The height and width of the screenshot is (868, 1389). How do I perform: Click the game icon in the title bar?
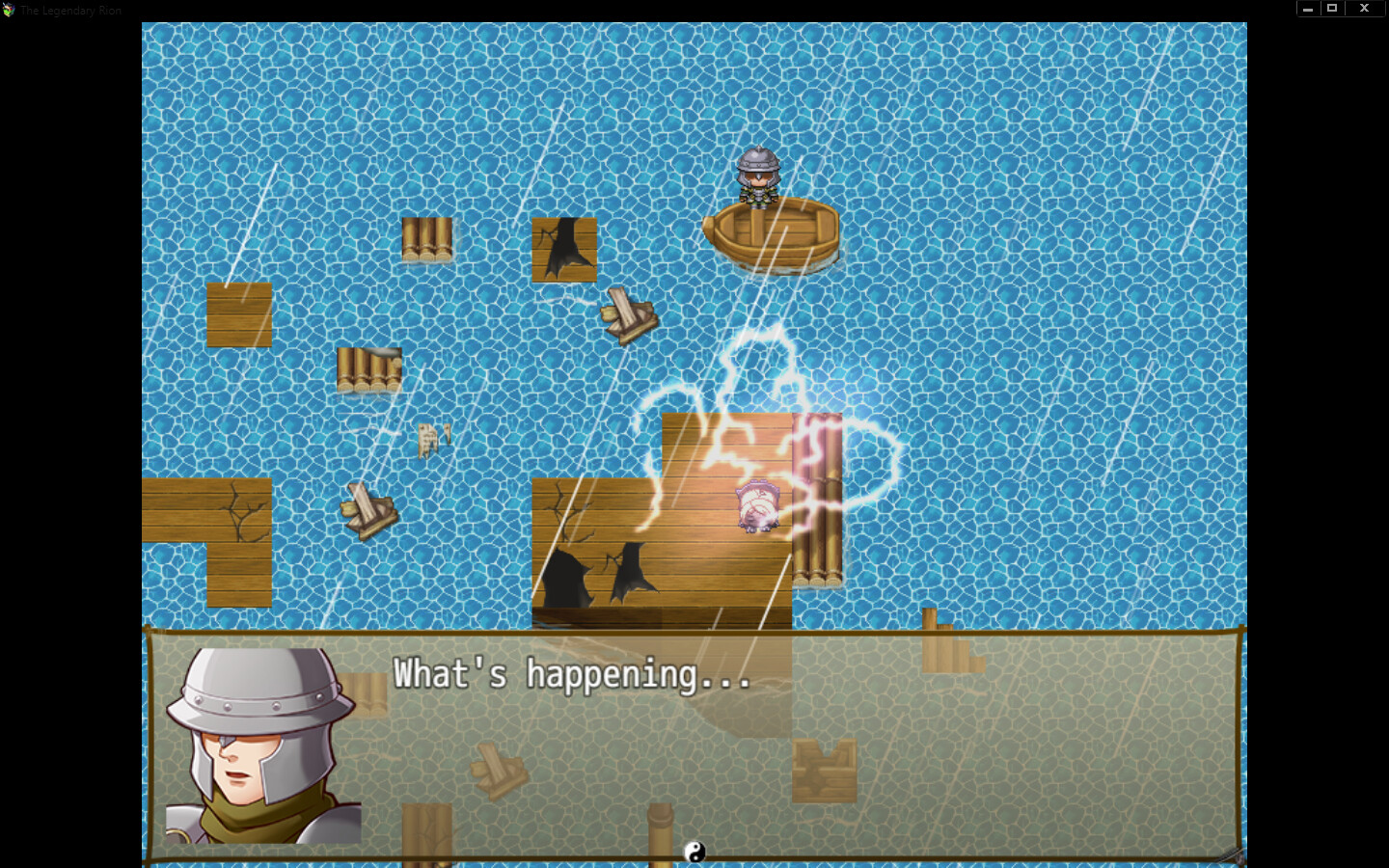point(10,10)
